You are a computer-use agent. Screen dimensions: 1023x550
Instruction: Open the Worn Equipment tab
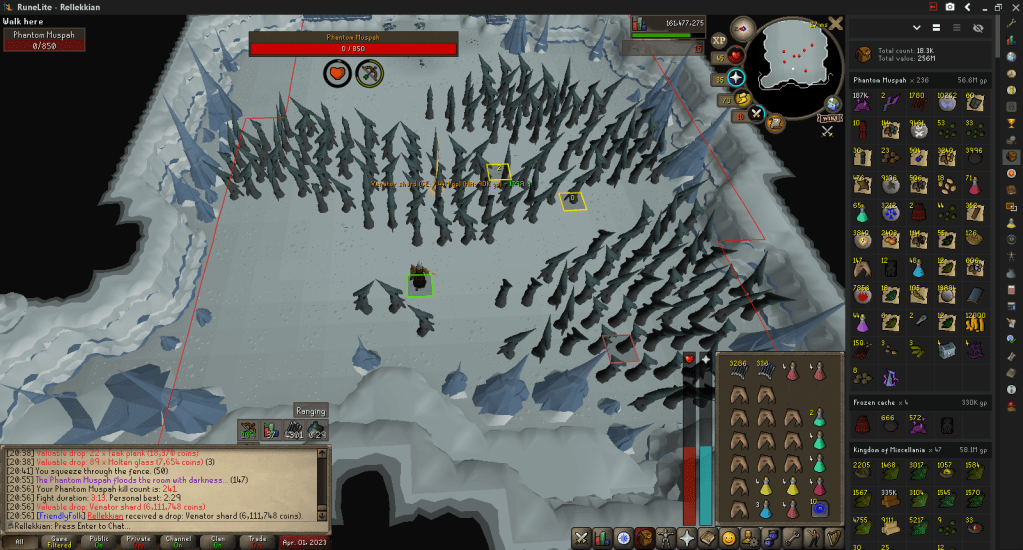(666, 538)
